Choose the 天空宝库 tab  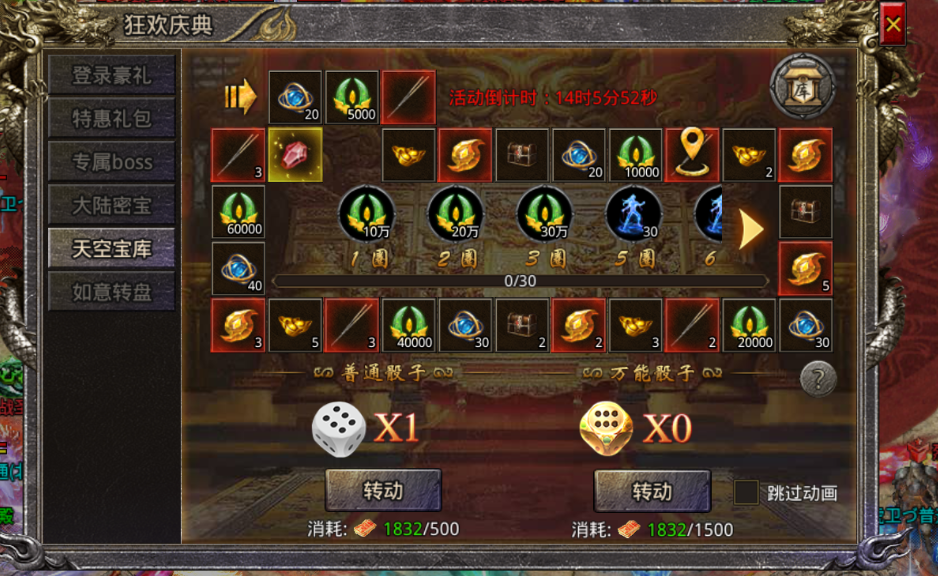(x=112, y=249)
